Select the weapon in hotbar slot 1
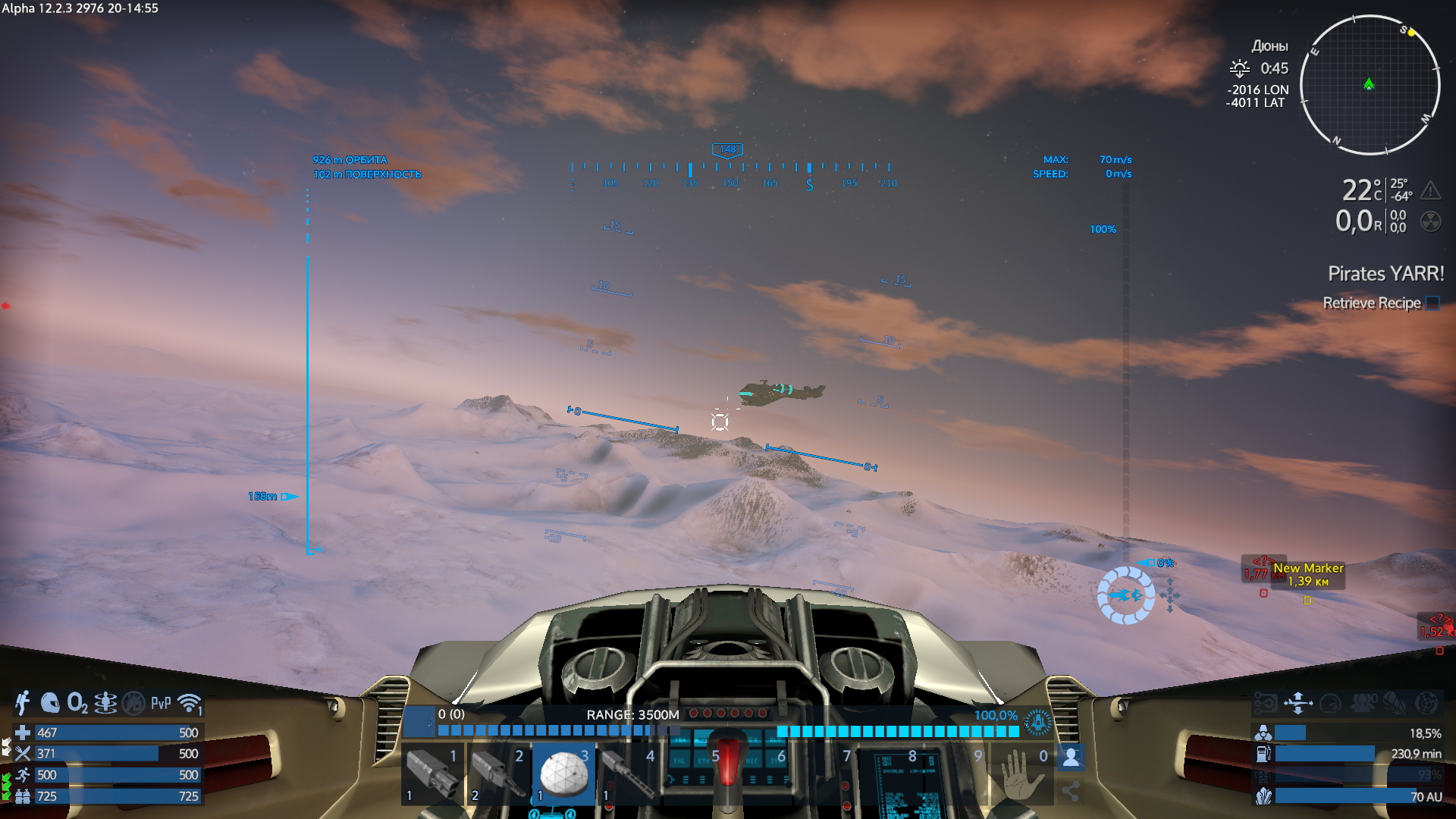Image resolution: width=1456 pixels, height=819 pixels. (x=432, y=773)
